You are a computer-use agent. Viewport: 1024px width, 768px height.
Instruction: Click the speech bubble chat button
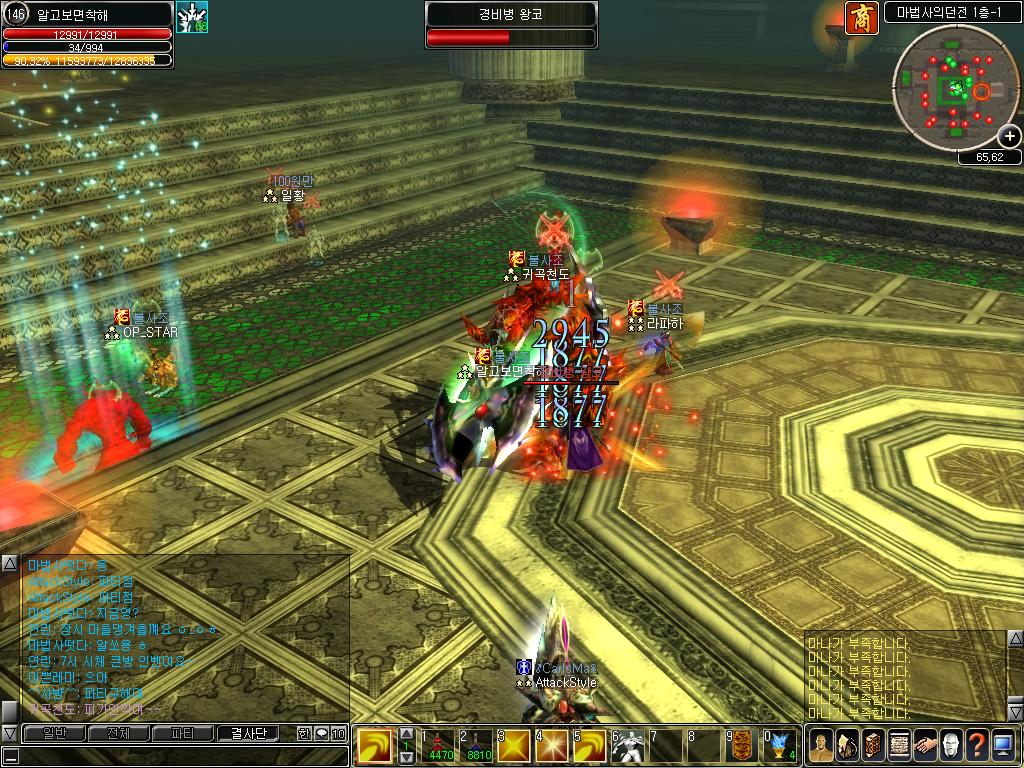[x=321, y=733]
